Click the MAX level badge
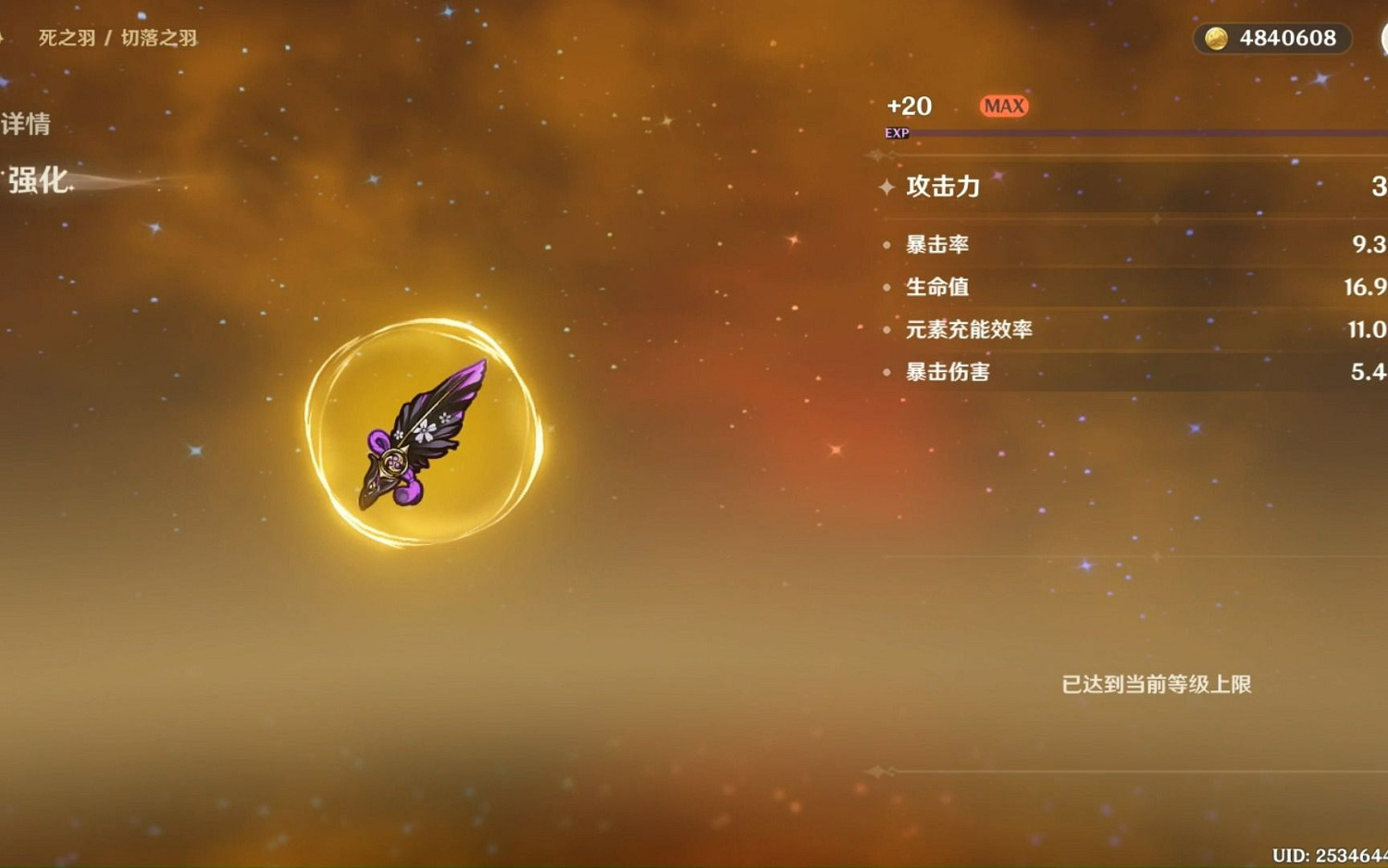 pos(1003,105)
